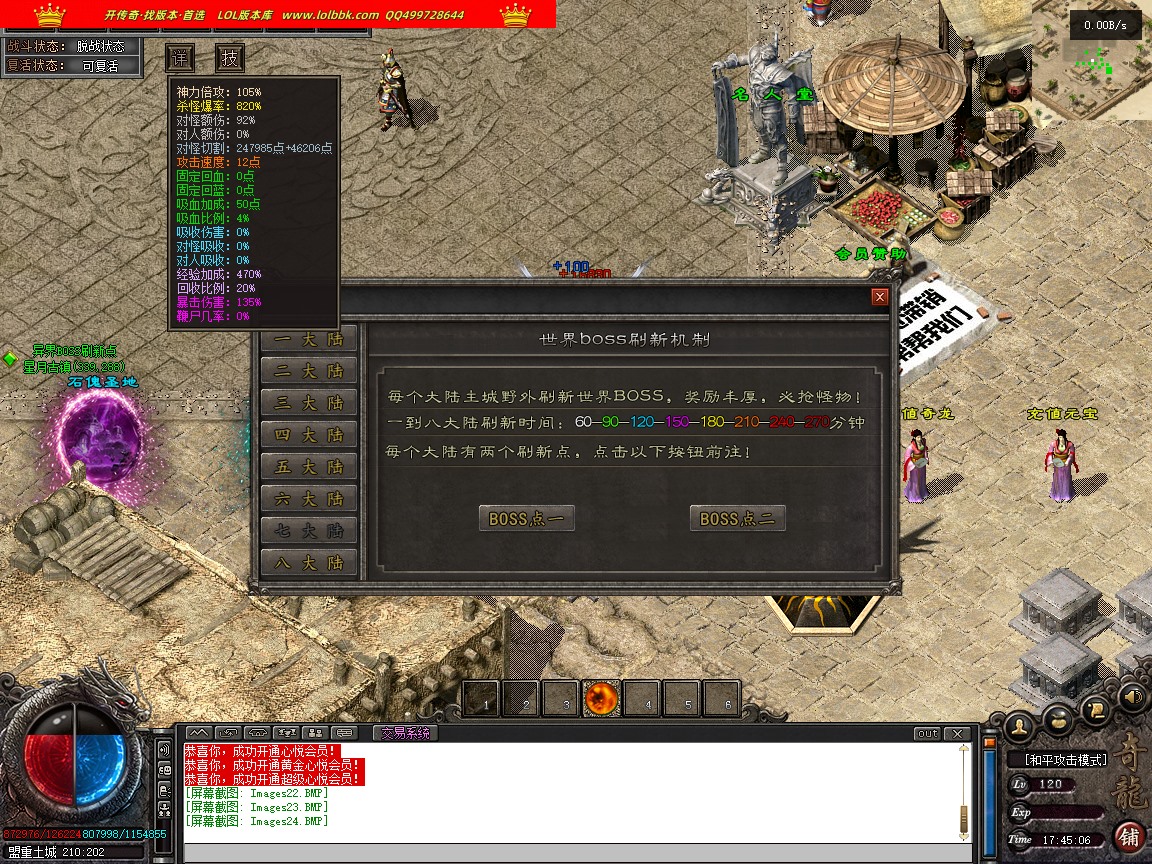Screen dimensions: 1152x864
Task: Go to BOSS点一 spawn point
Action: click(x=526, y=518)
